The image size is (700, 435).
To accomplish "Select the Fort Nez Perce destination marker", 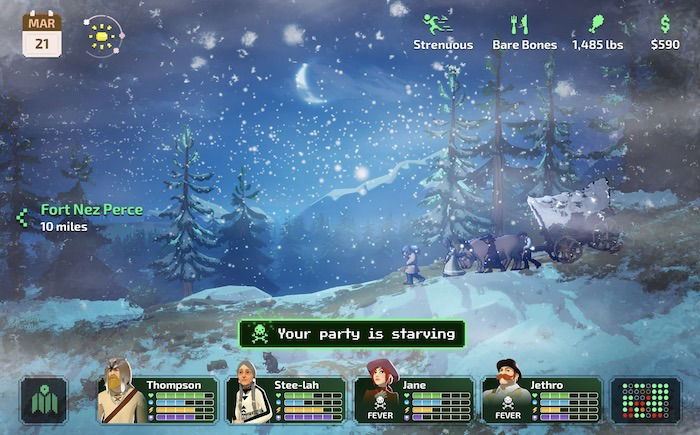I will pyautogui.click(x=82, y=217).
